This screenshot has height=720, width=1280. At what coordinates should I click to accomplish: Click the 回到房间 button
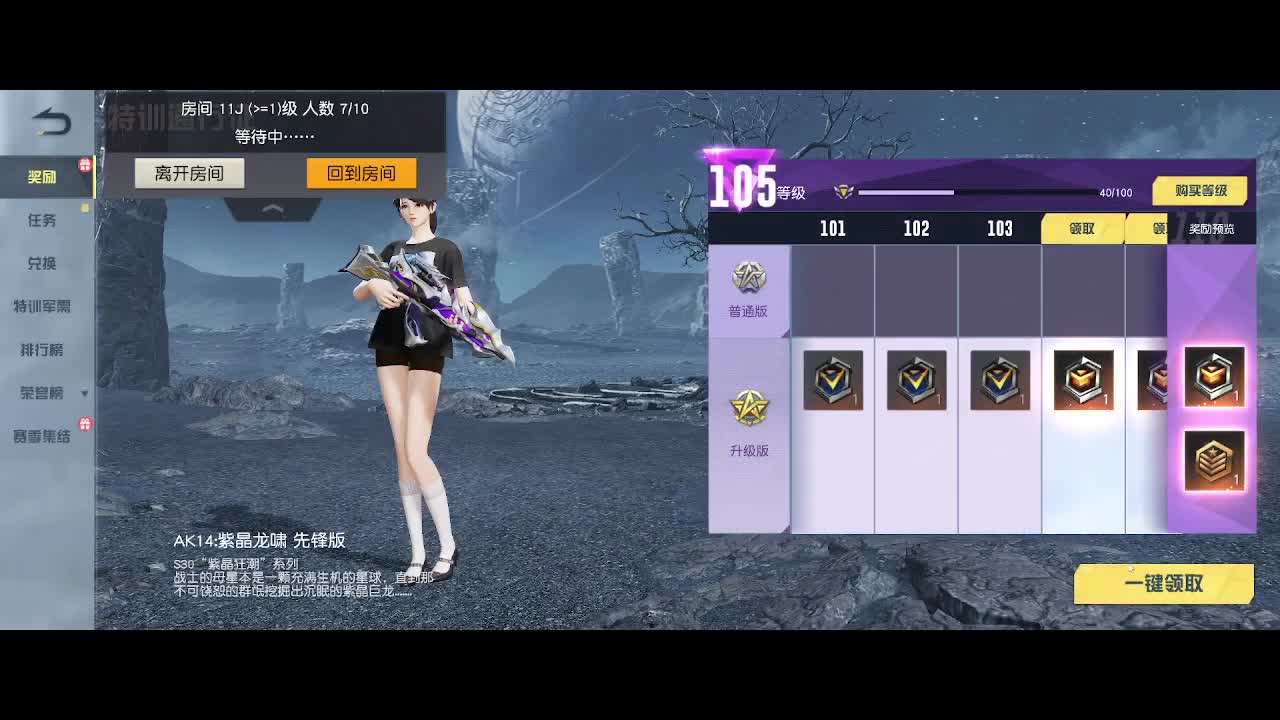[x=361, y=172]
